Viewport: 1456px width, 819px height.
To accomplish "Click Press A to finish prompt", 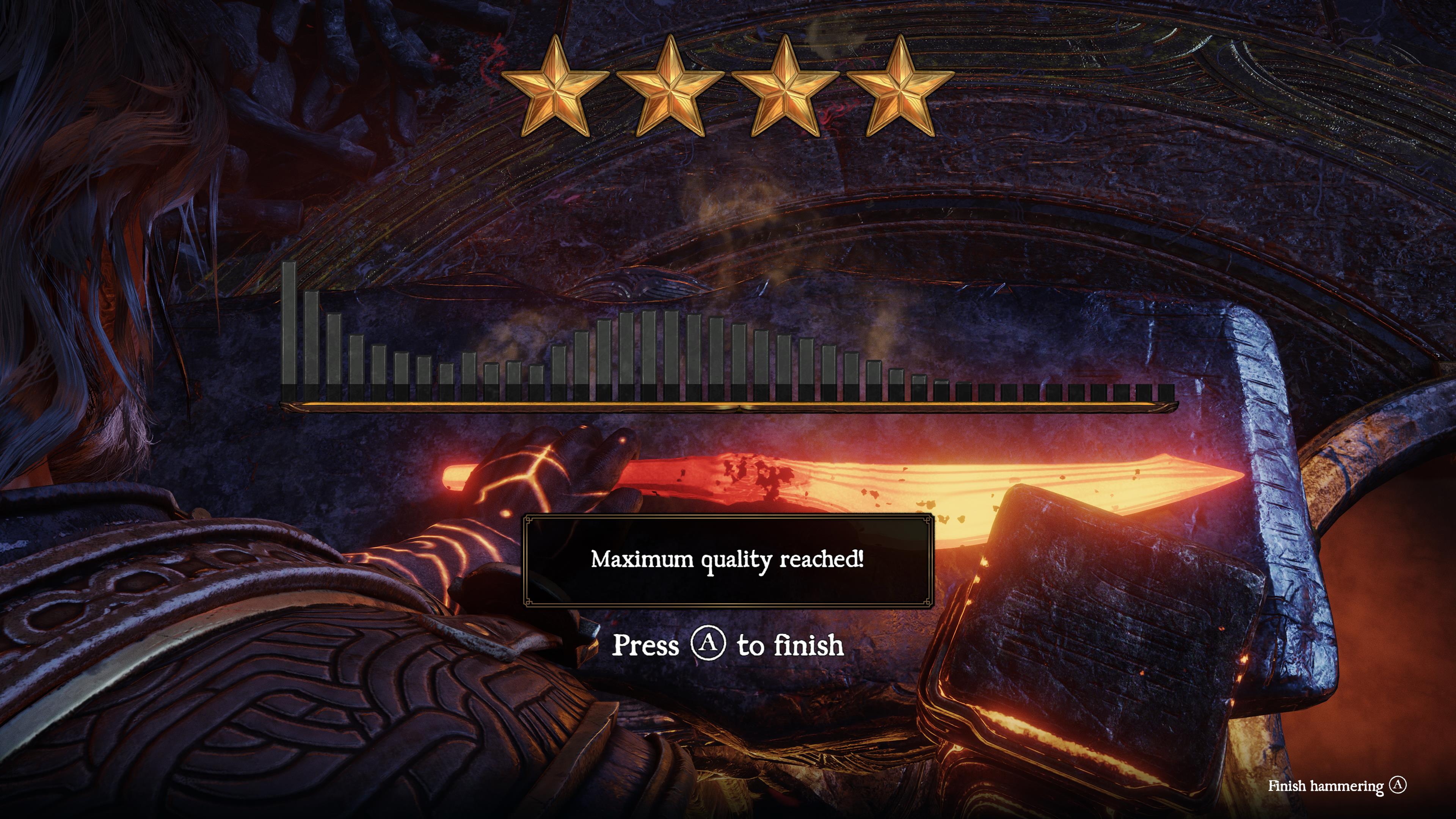I will pyautogui.click(x=729, y=644).
